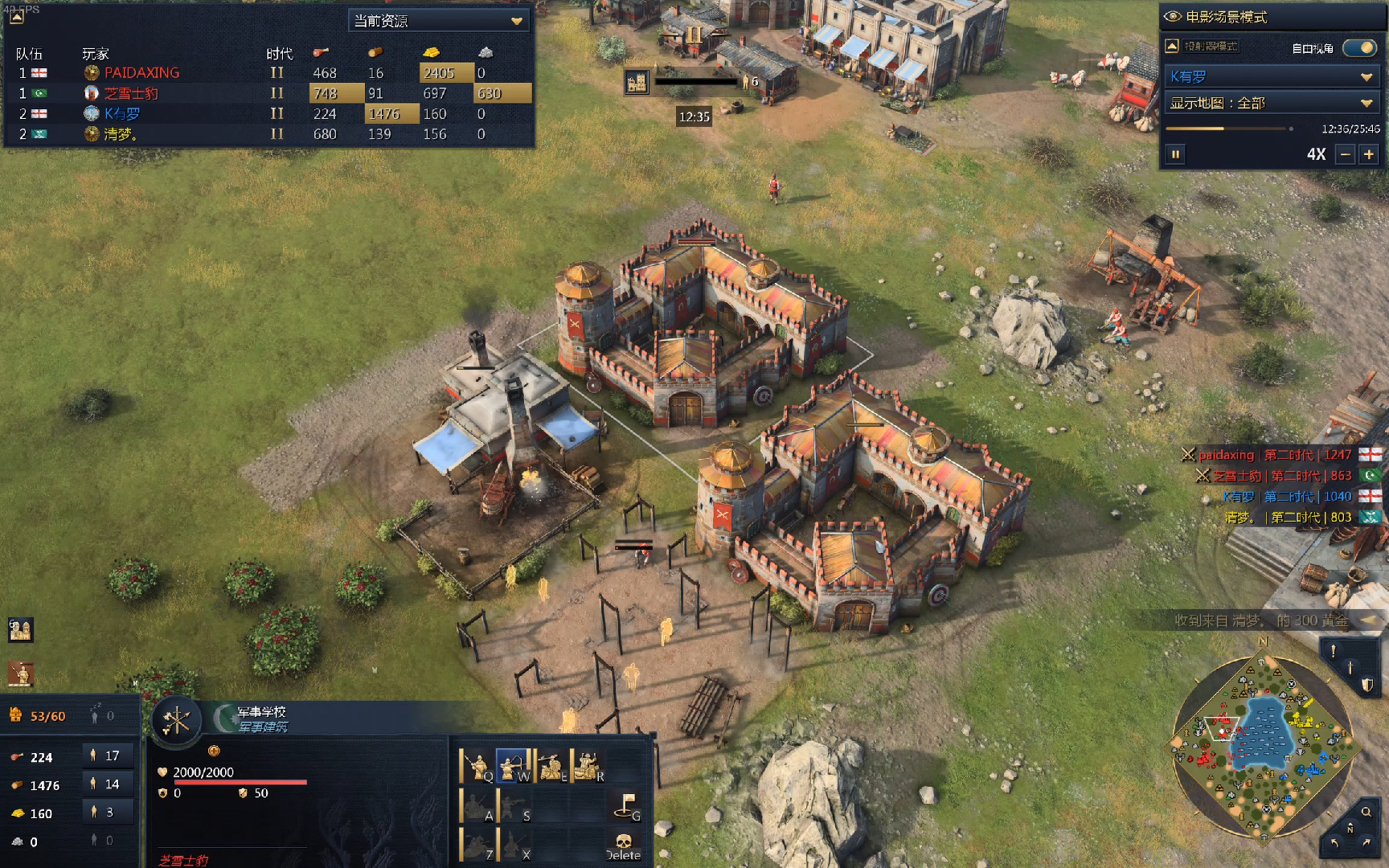Seek on the replay timeline bar
1389x868 pixels.
point(1228,129)
